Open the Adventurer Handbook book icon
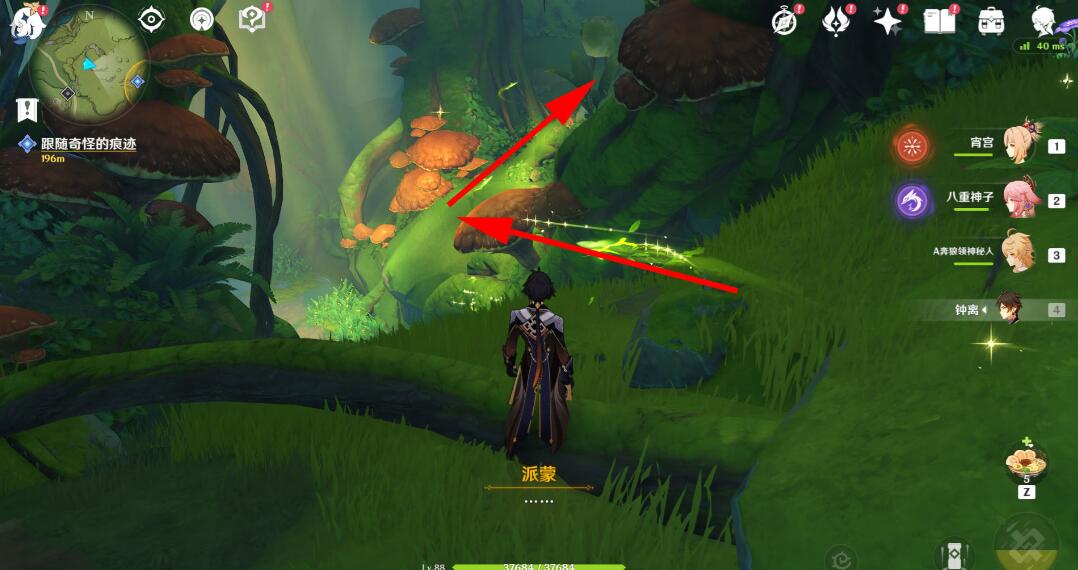The width and height of the screenshot is (1078, 570). (x=939, y=20)
